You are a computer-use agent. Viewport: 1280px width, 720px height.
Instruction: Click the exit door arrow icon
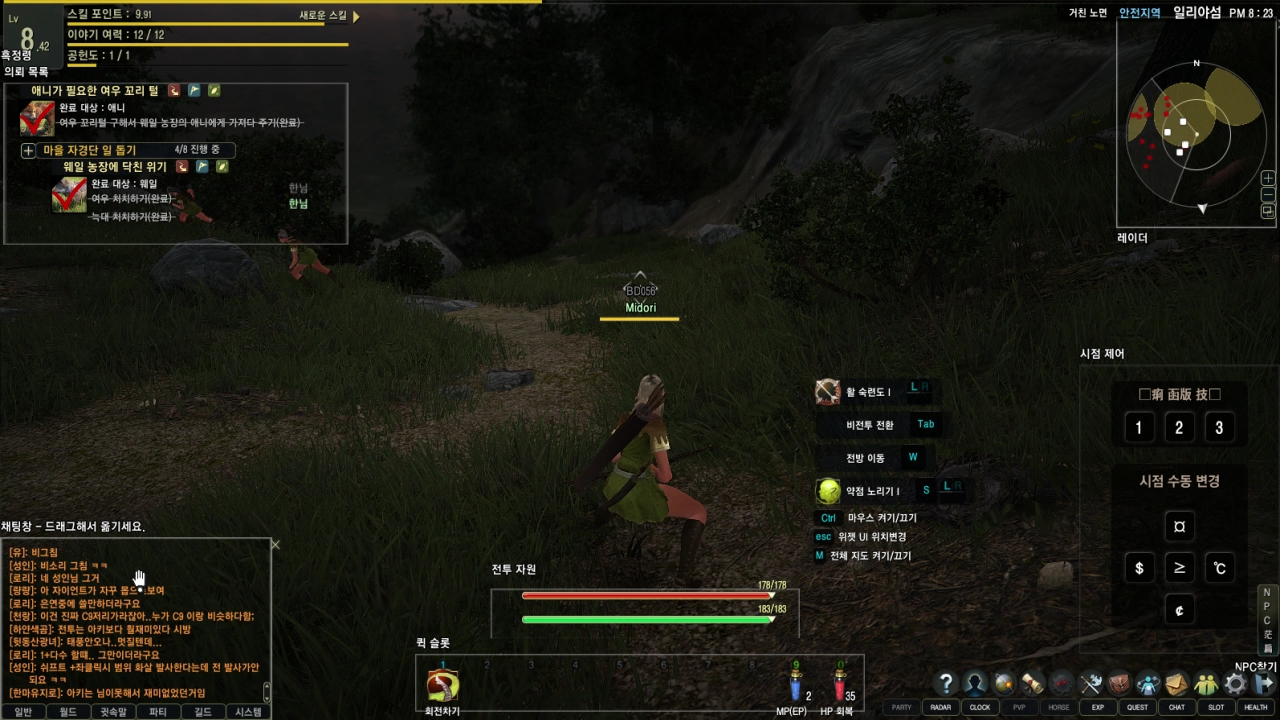(x=1264, y=684)
